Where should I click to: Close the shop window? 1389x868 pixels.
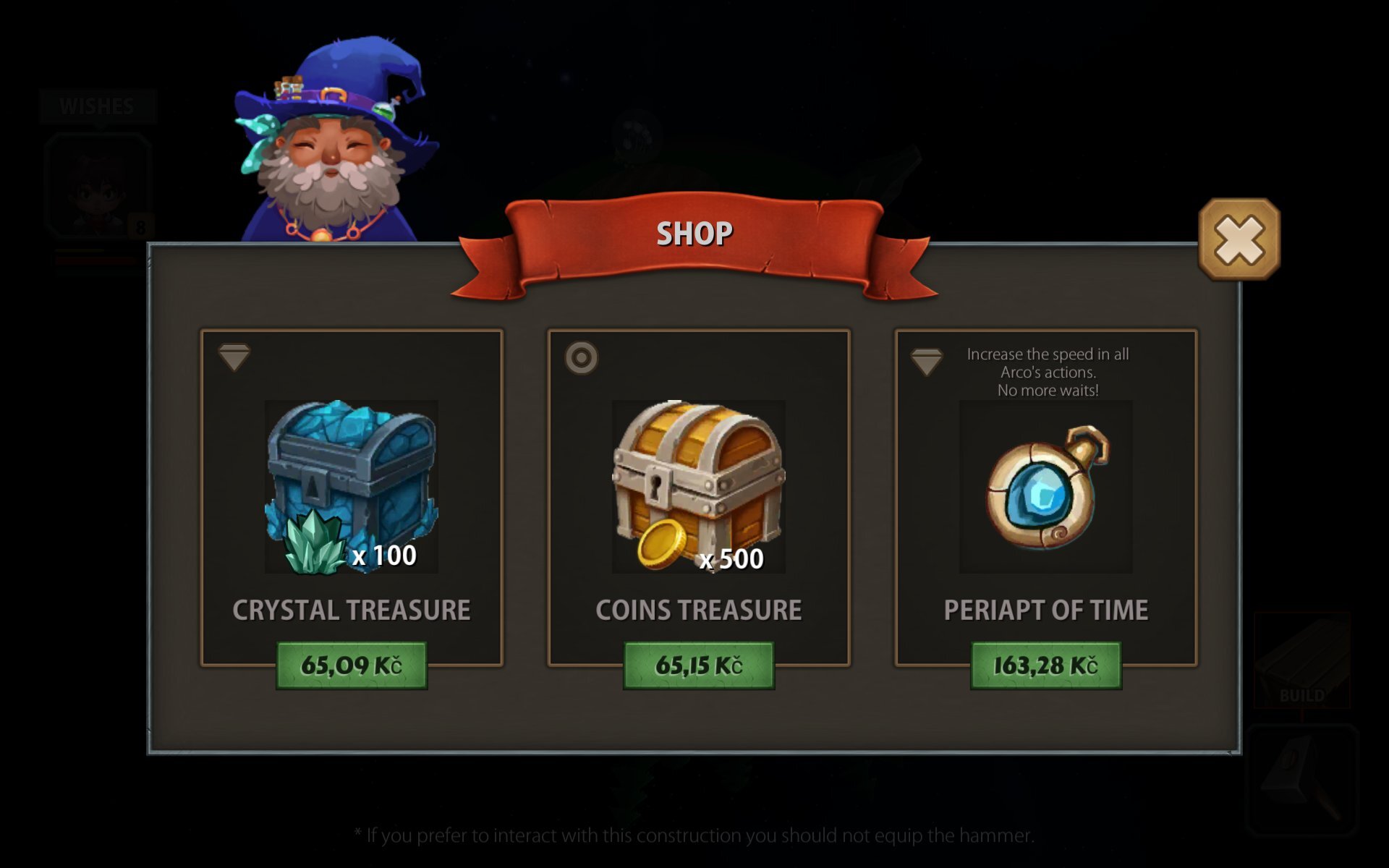[x=1239, y=239]
